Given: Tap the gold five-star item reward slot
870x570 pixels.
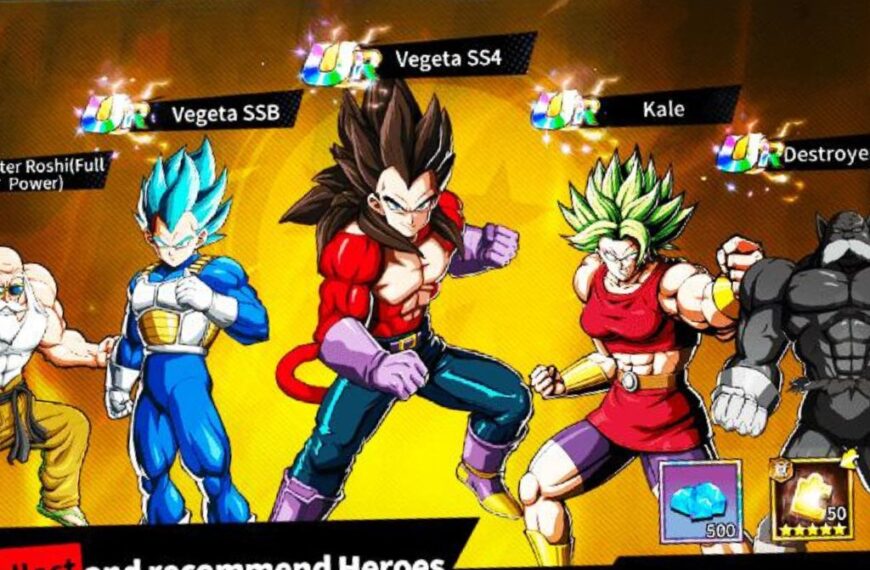Looking at the screenshot, I should 809,500.
